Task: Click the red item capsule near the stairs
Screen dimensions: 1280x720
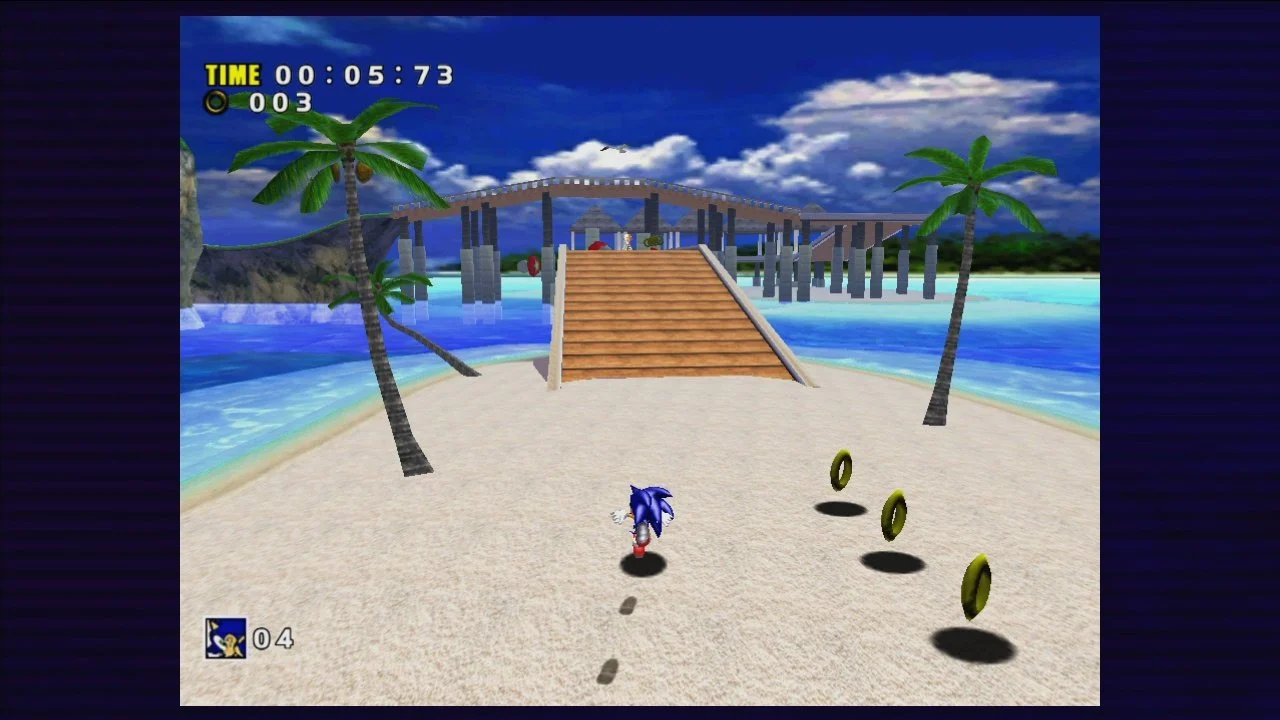Action: tap(596, 246)
